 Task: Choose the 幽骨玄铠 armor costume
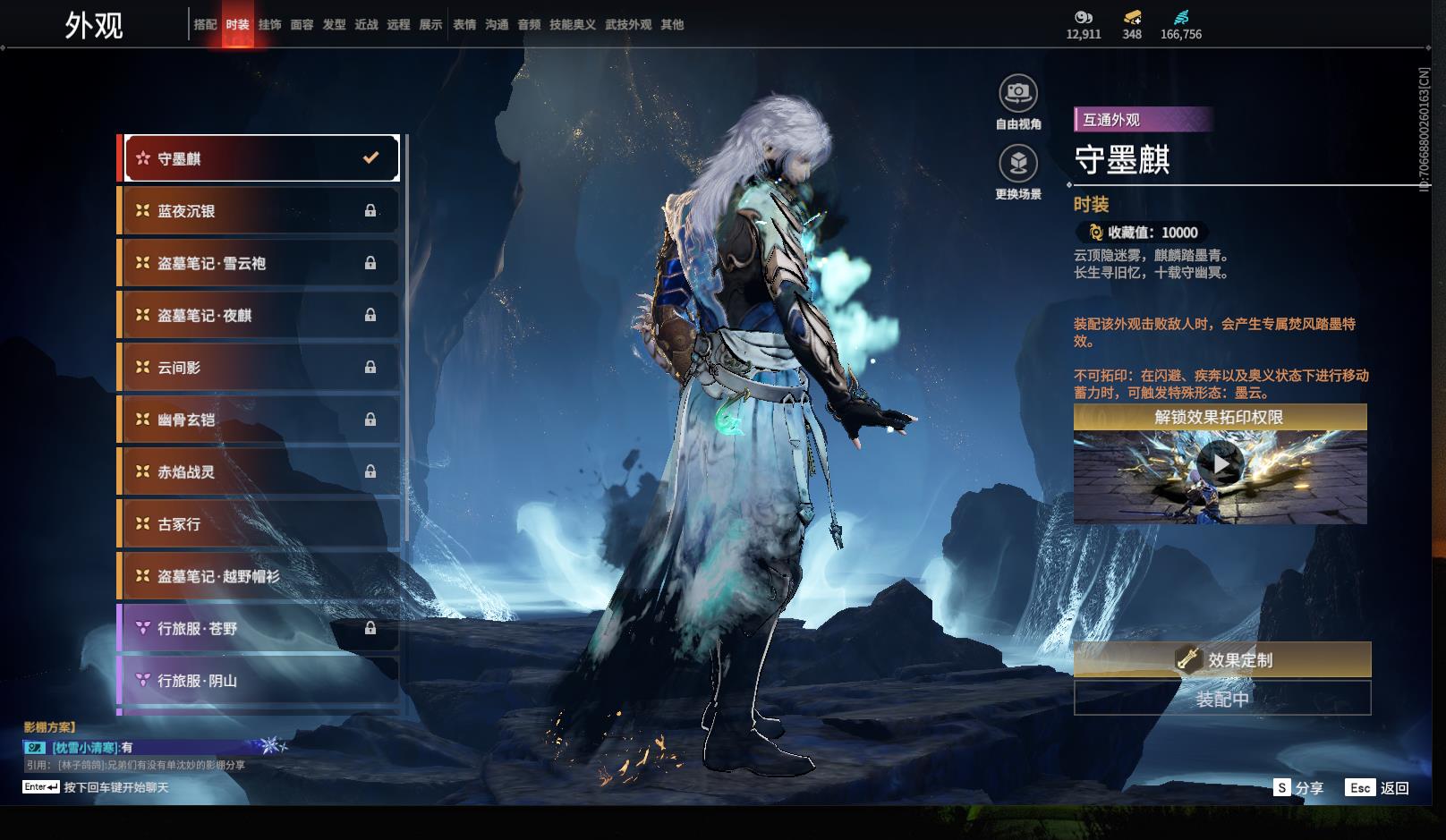coord(259,420)
